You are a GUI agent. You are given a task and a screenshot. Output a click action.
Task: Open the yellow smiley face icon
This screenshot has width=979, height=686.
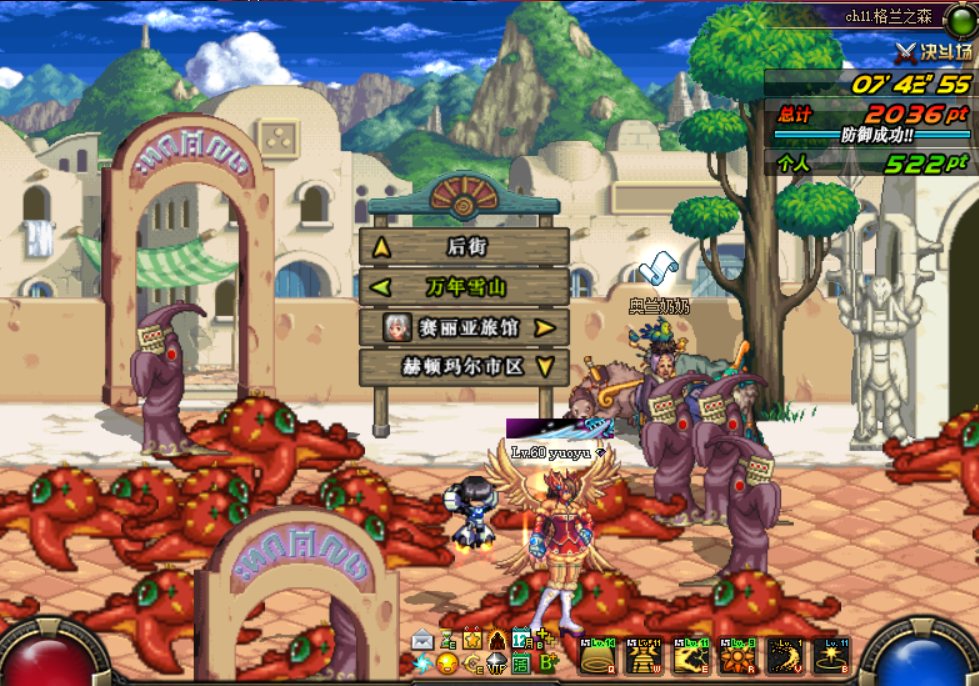[447, 663]
